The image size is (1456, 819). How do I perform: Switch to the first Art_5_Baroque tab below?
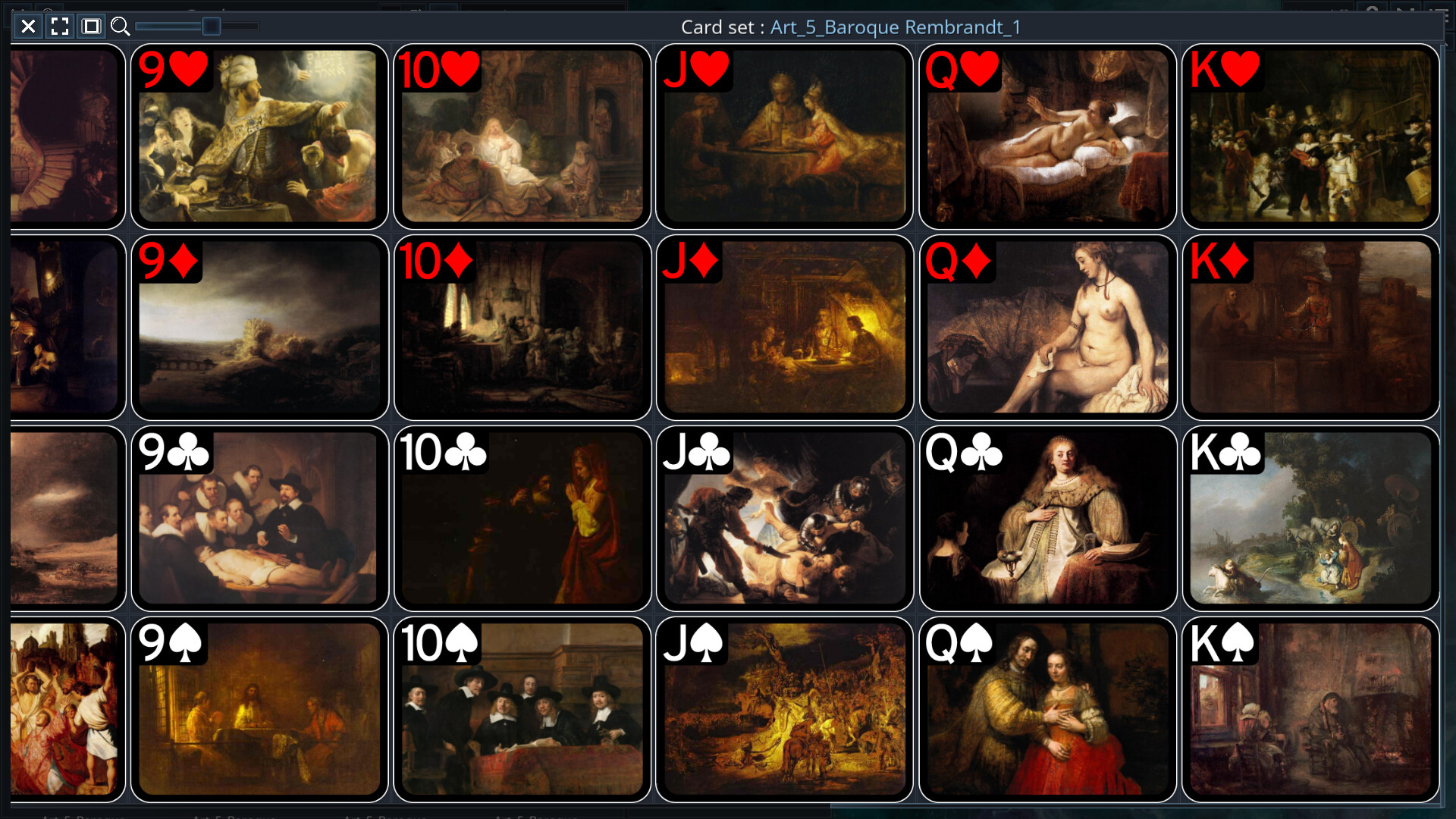click(83, 817)
